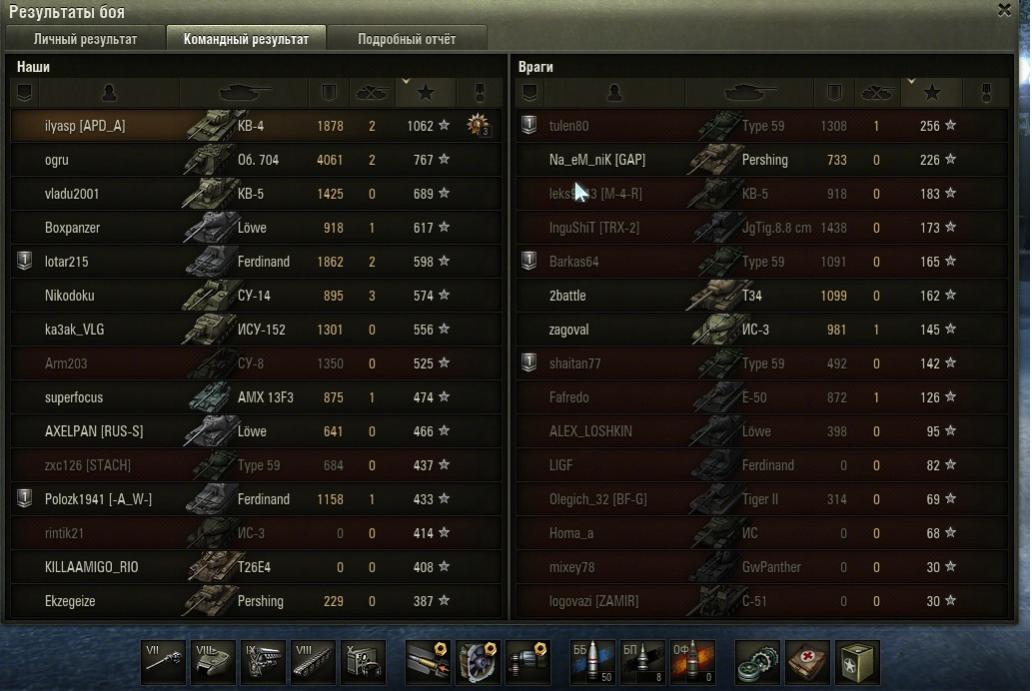Sort enemies by kills column header
The image size is (1032, 691).
876,93
